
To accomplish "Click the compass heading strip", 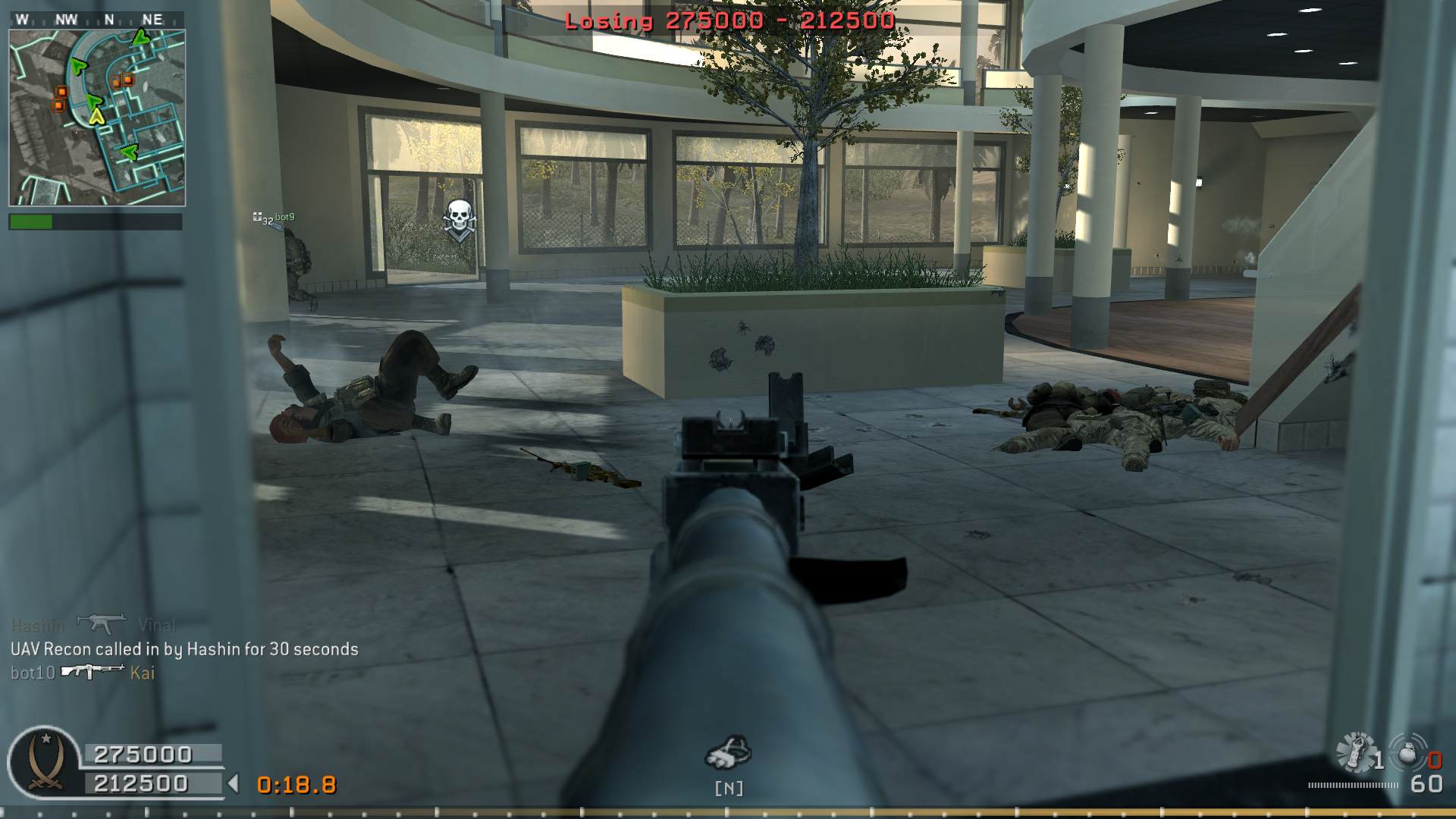I will point(97,20).
